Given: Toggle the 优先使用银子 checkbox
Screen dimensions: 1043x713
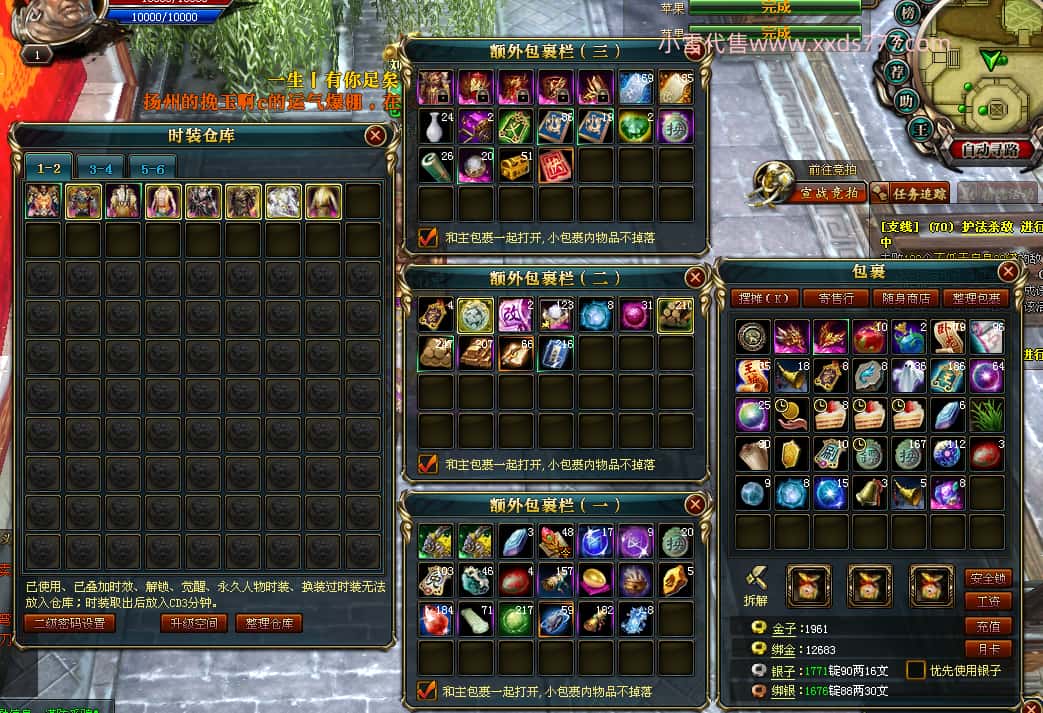Looking at the screenshot, I should pyautogui.click(x=915, y=670).
